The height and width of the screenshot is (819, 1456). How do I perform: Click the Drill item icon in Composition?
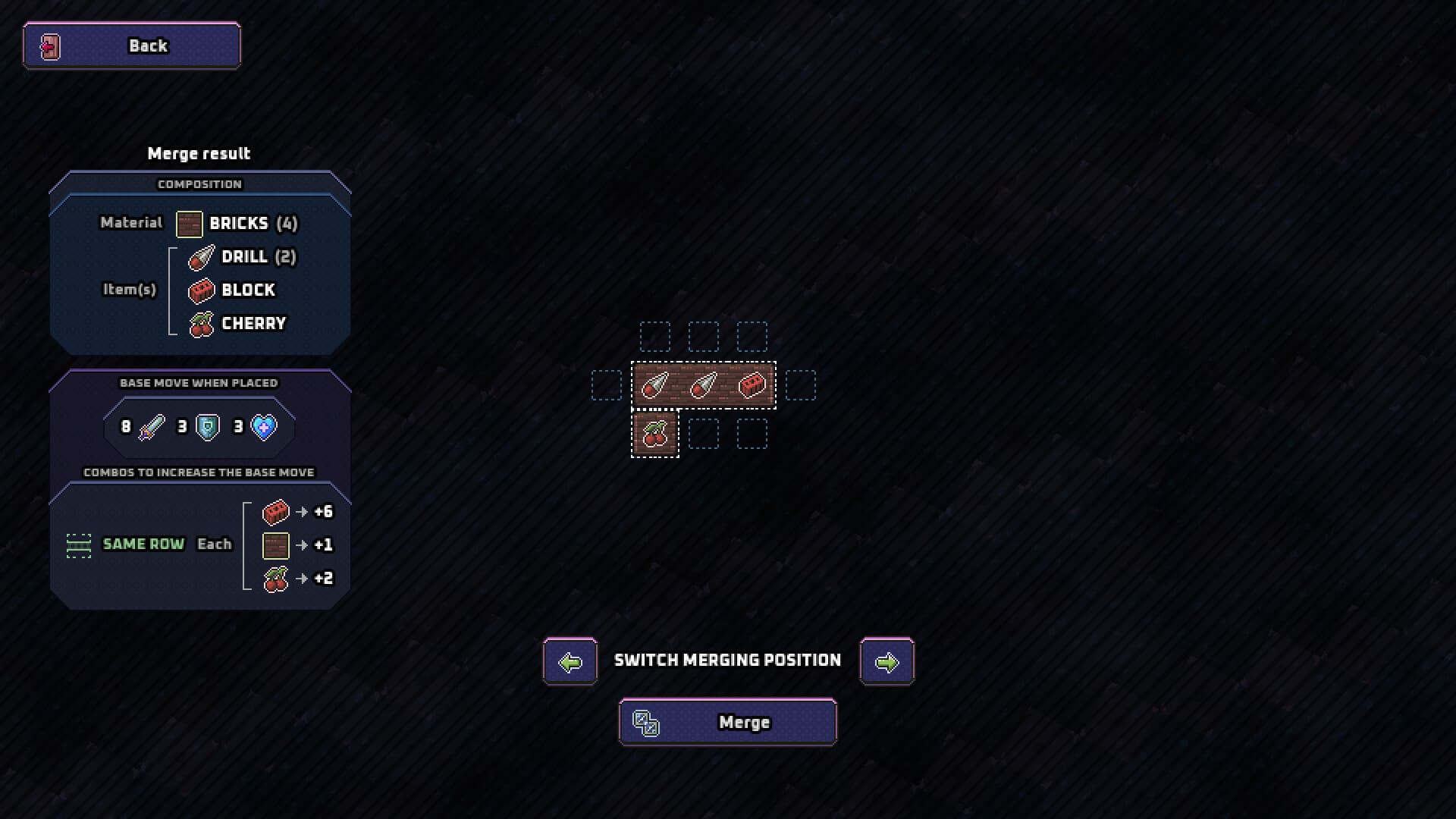[200, 258]
